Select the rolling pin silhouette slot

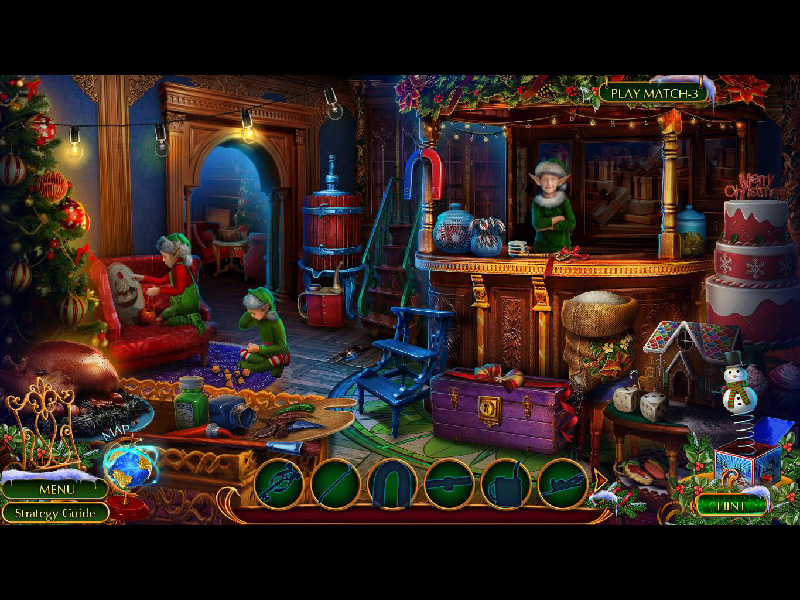point(449,484)
